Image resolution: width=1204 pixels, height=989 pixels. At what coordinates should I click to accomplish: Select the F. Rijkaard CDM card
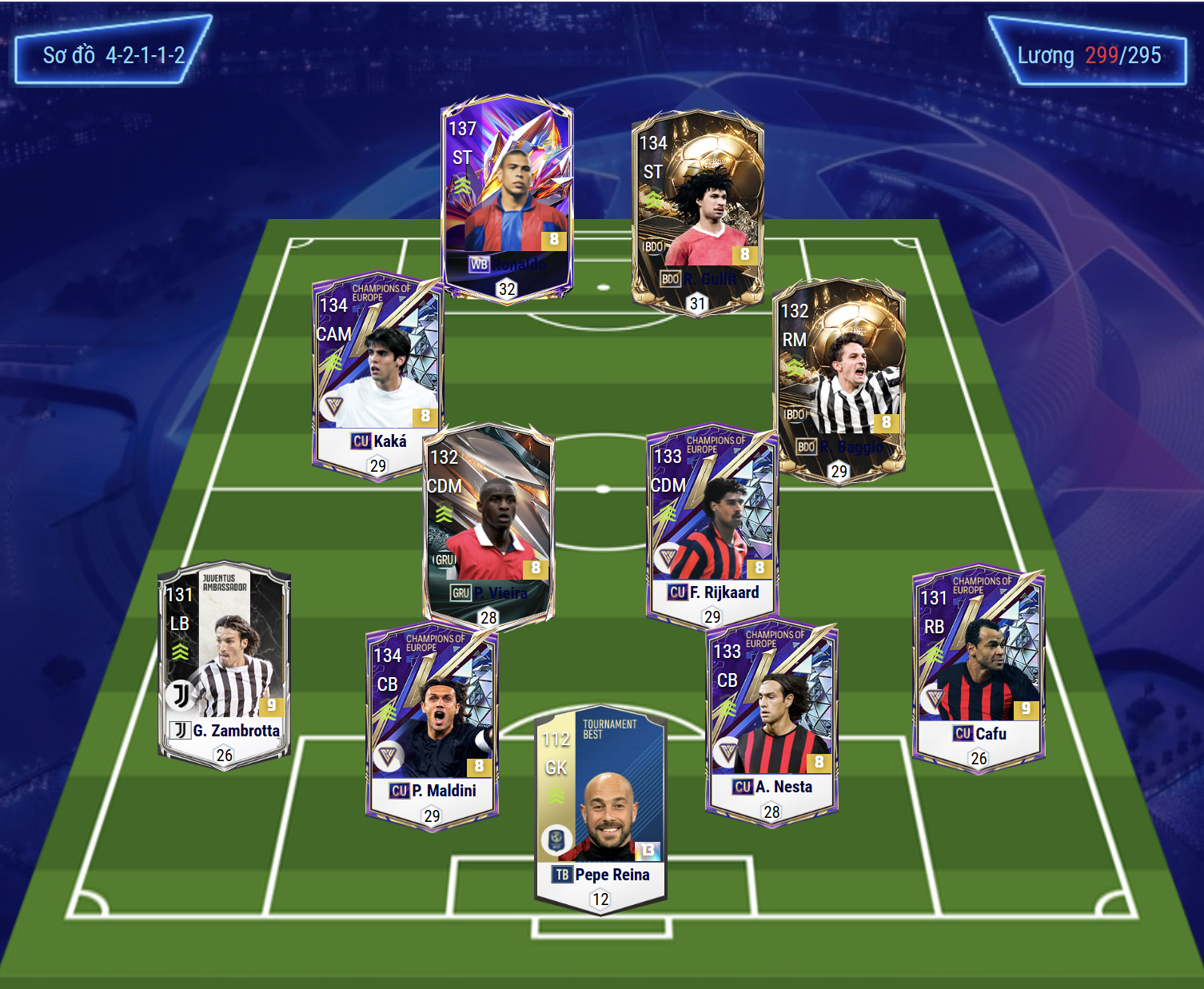pos(712,524)
